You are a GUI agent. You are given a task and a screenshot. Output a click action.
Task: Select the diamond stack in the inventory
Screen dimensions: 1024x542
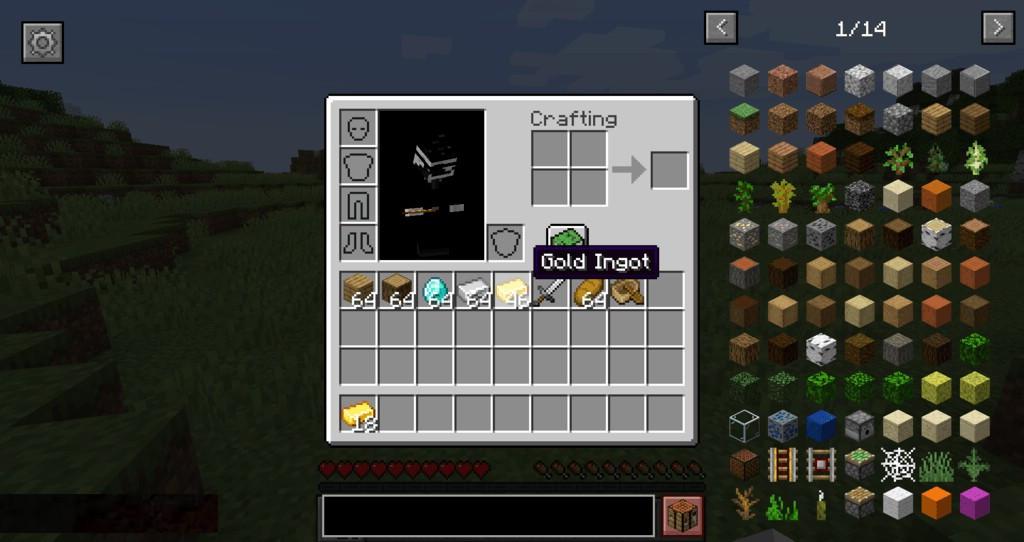[435, 290]
